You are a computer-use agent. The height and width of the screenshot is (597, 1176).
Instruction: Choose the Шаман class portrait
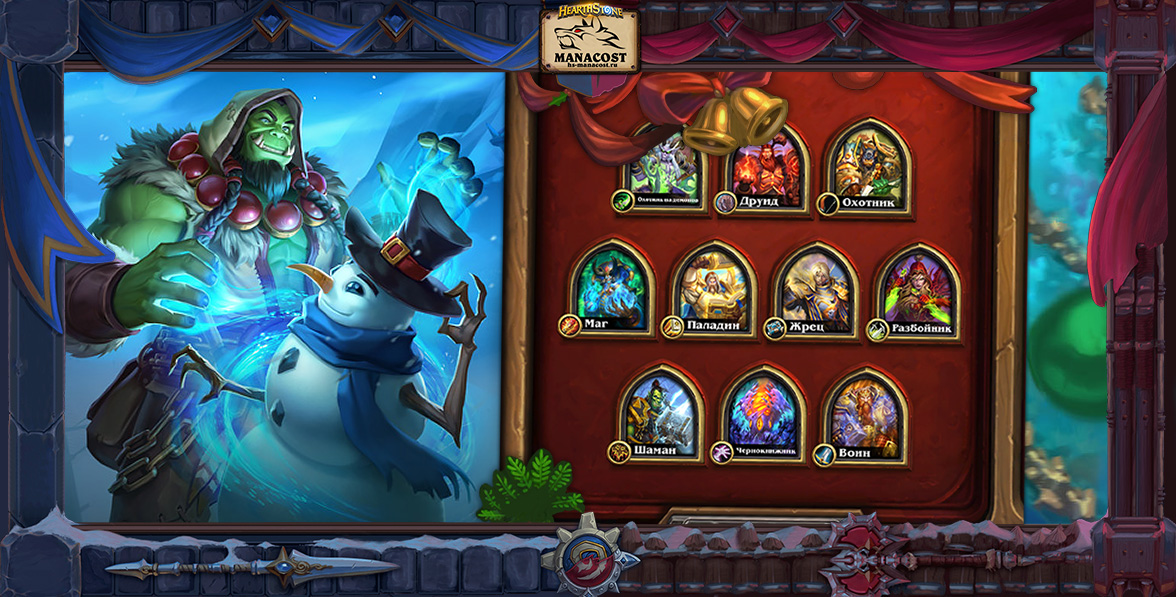[x=661, y=410]
